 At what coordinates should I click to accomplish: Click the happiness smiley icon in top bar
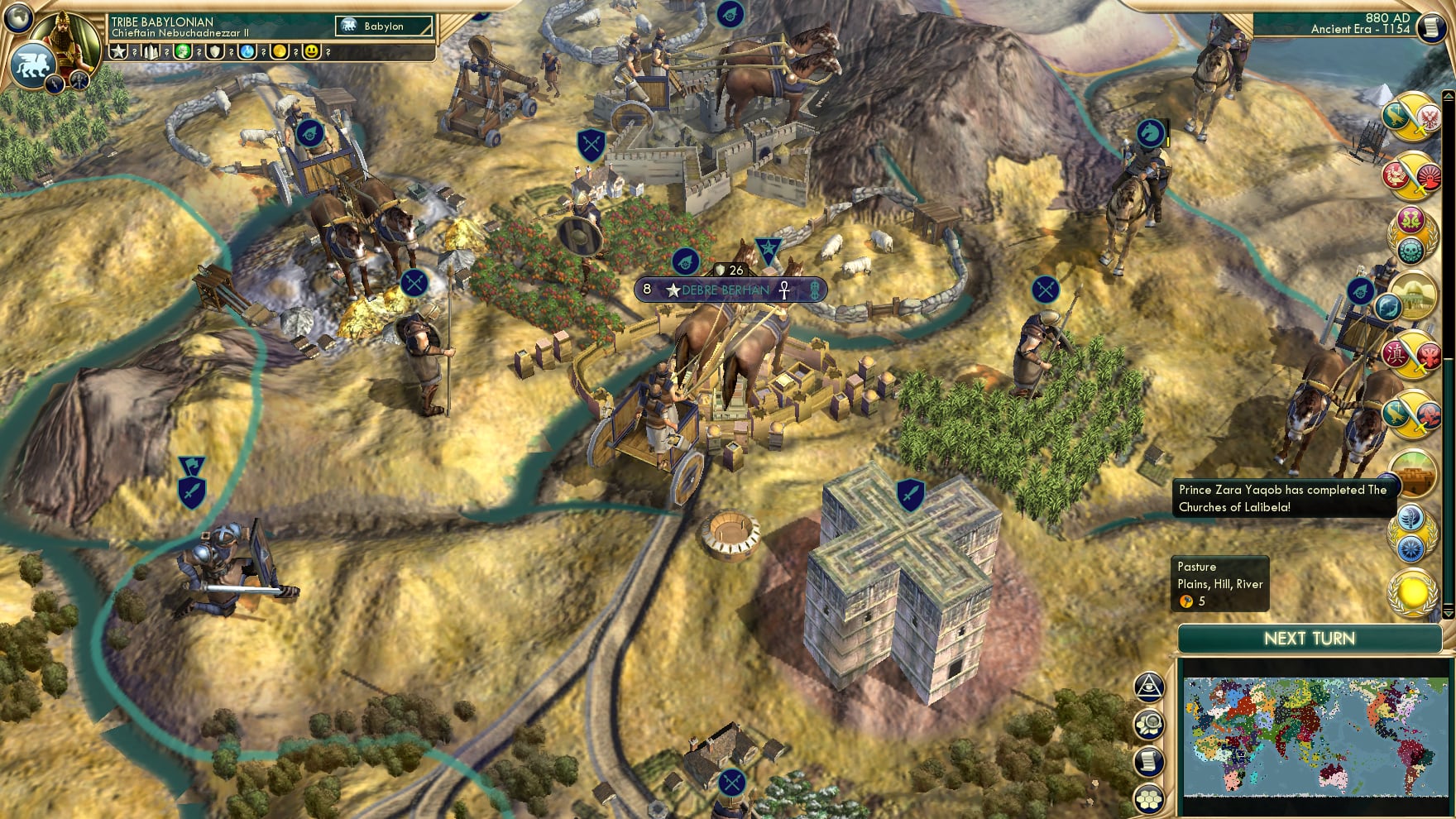(313, 52)
